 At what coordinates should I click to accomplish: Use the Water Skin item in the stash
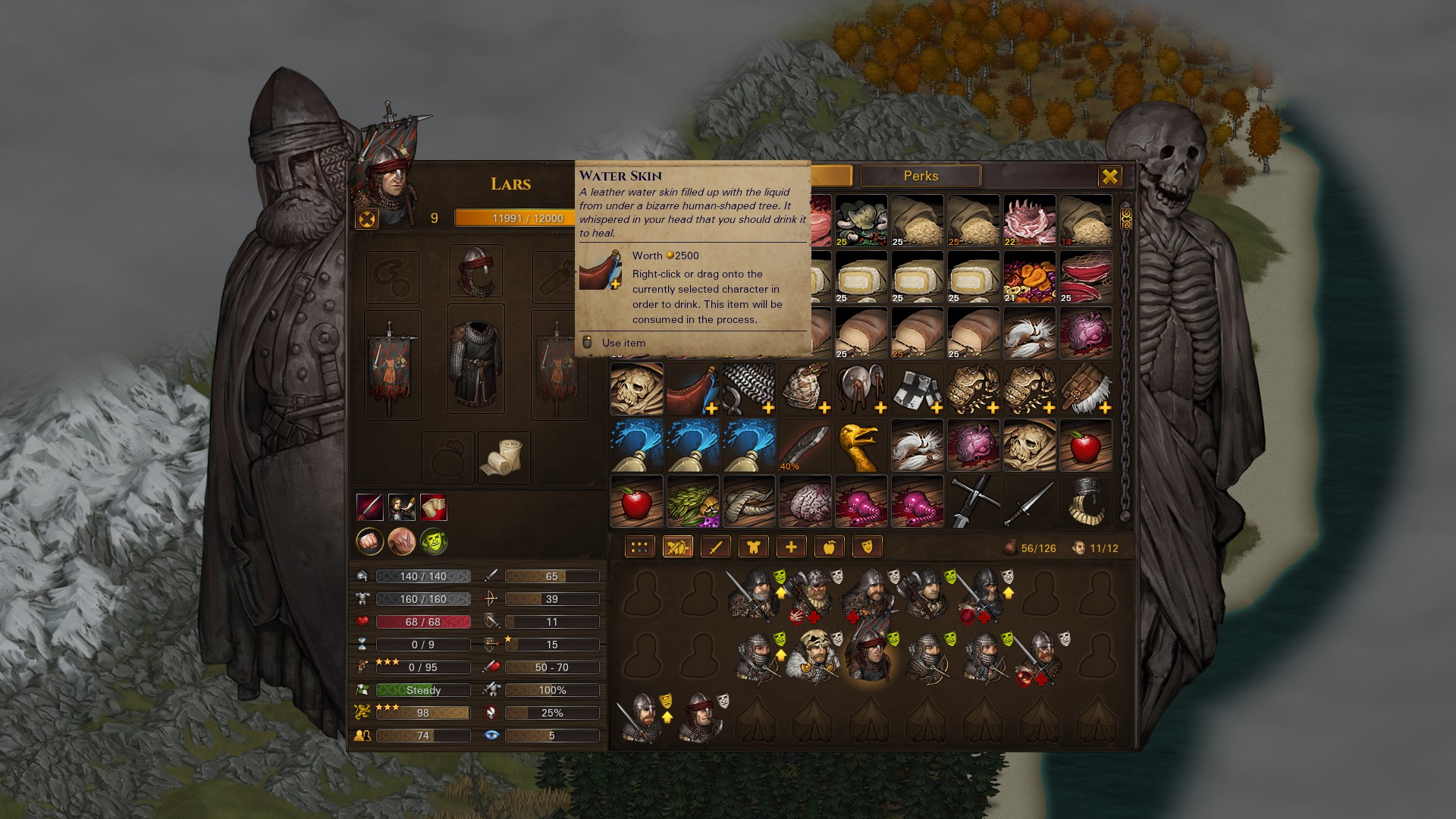(x=692, y=390)
